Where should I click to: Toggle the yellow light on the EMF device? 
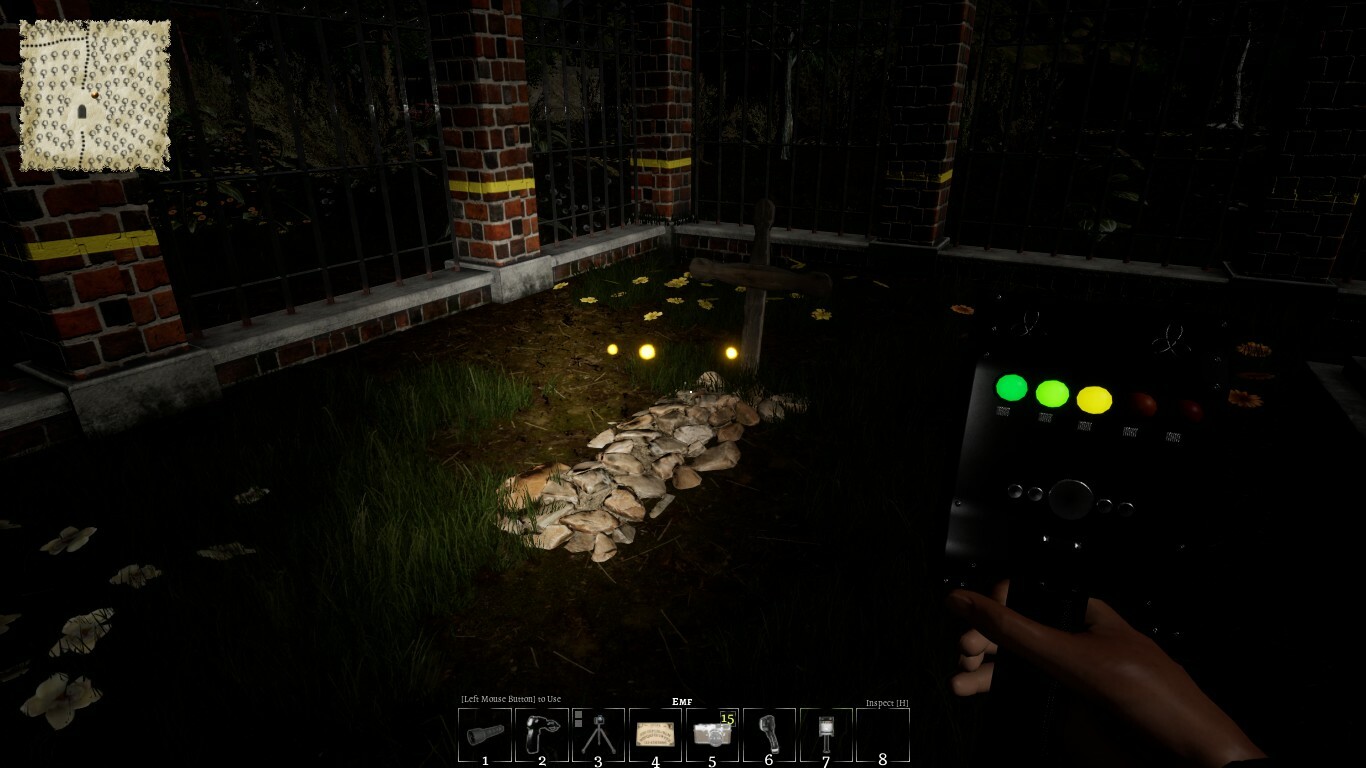click(x=1096, y=399)
